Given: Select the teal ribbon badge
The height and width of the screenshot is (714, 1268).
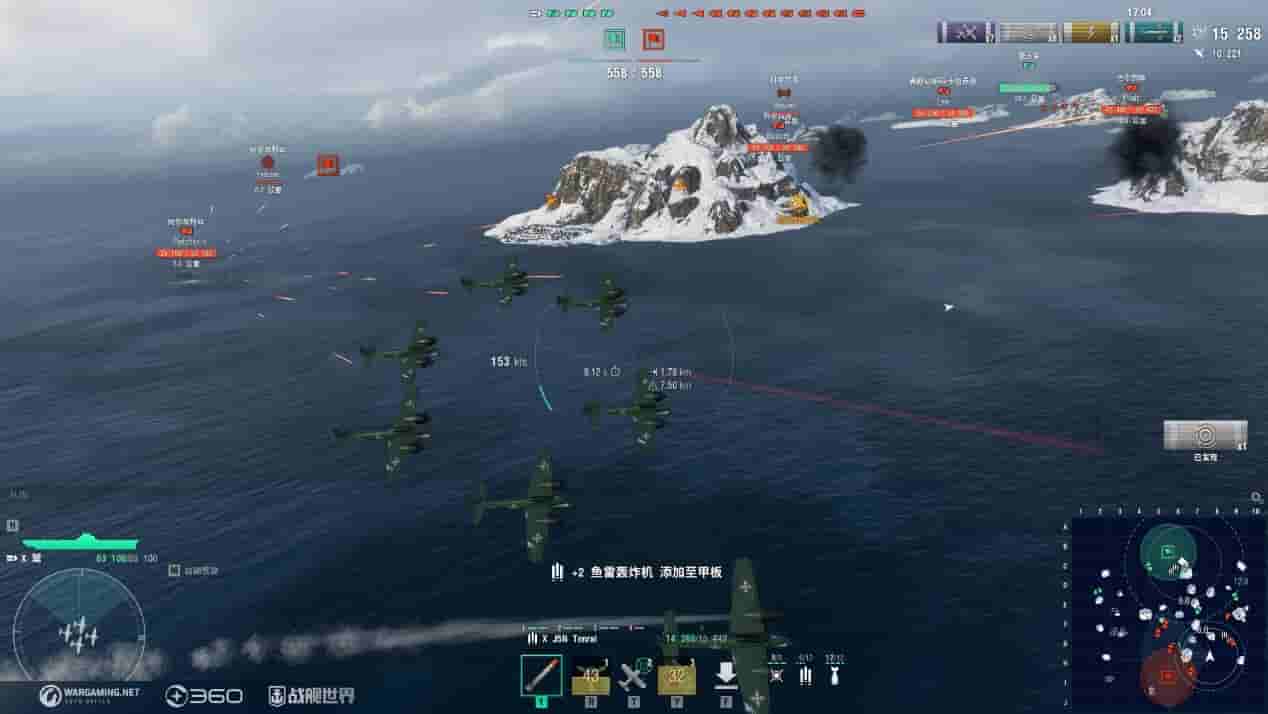Looking at the screenshot, I should (1153, 32).
